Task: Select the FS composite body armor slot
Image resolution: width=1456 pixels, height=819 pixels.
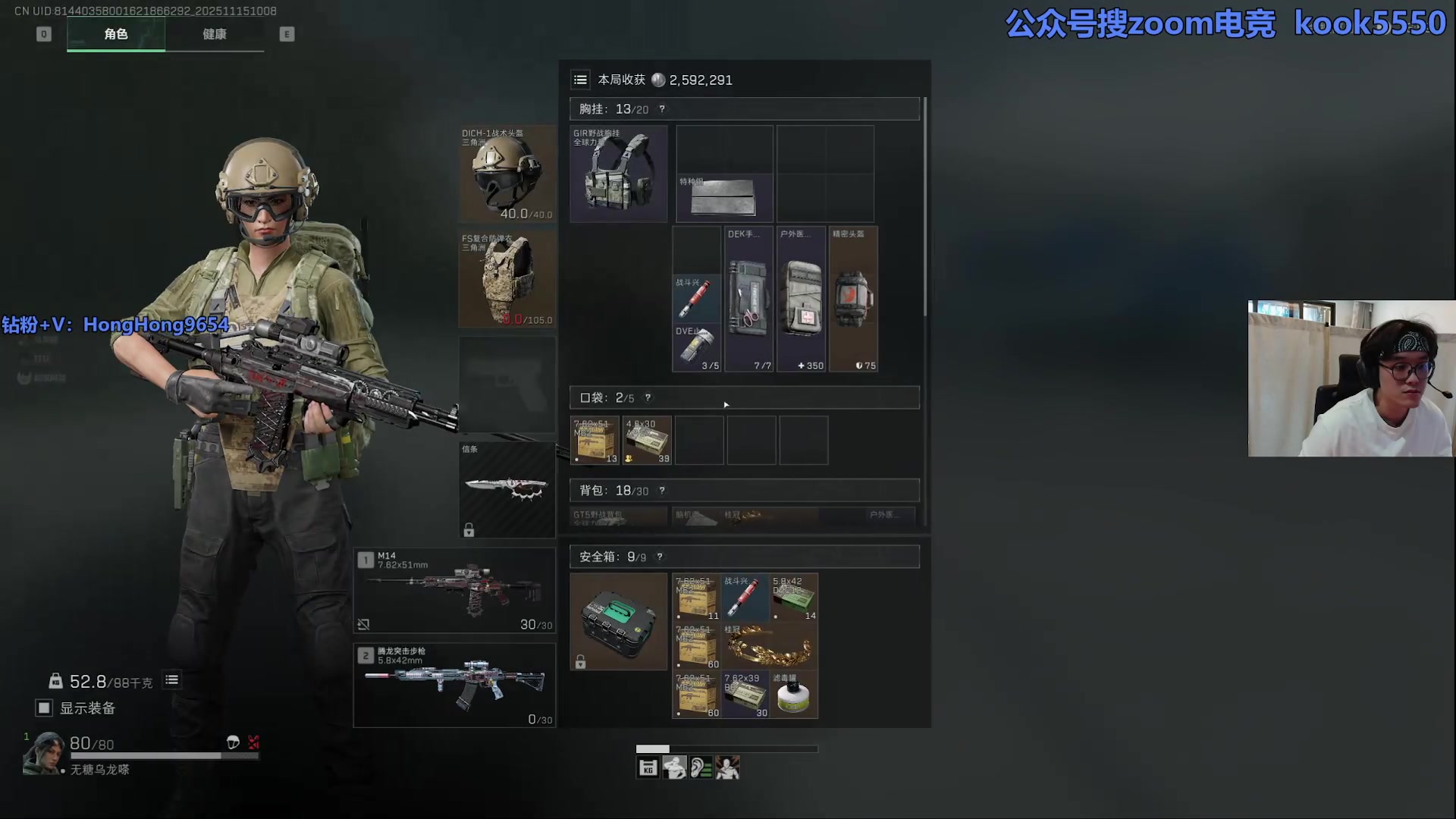Action: (x=507, y=279)
